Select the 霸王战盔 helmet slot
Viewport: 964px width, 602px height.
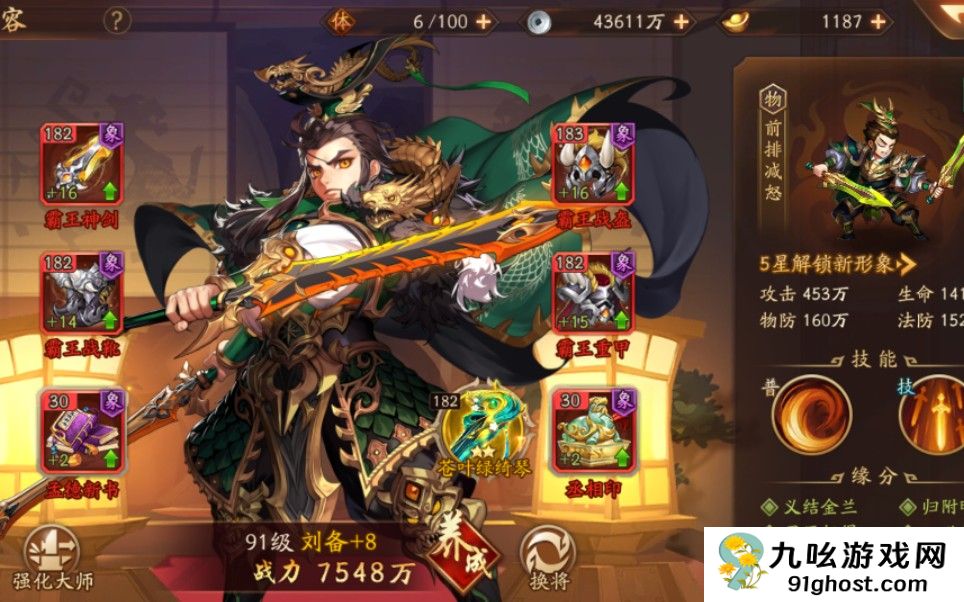(593, 165)
